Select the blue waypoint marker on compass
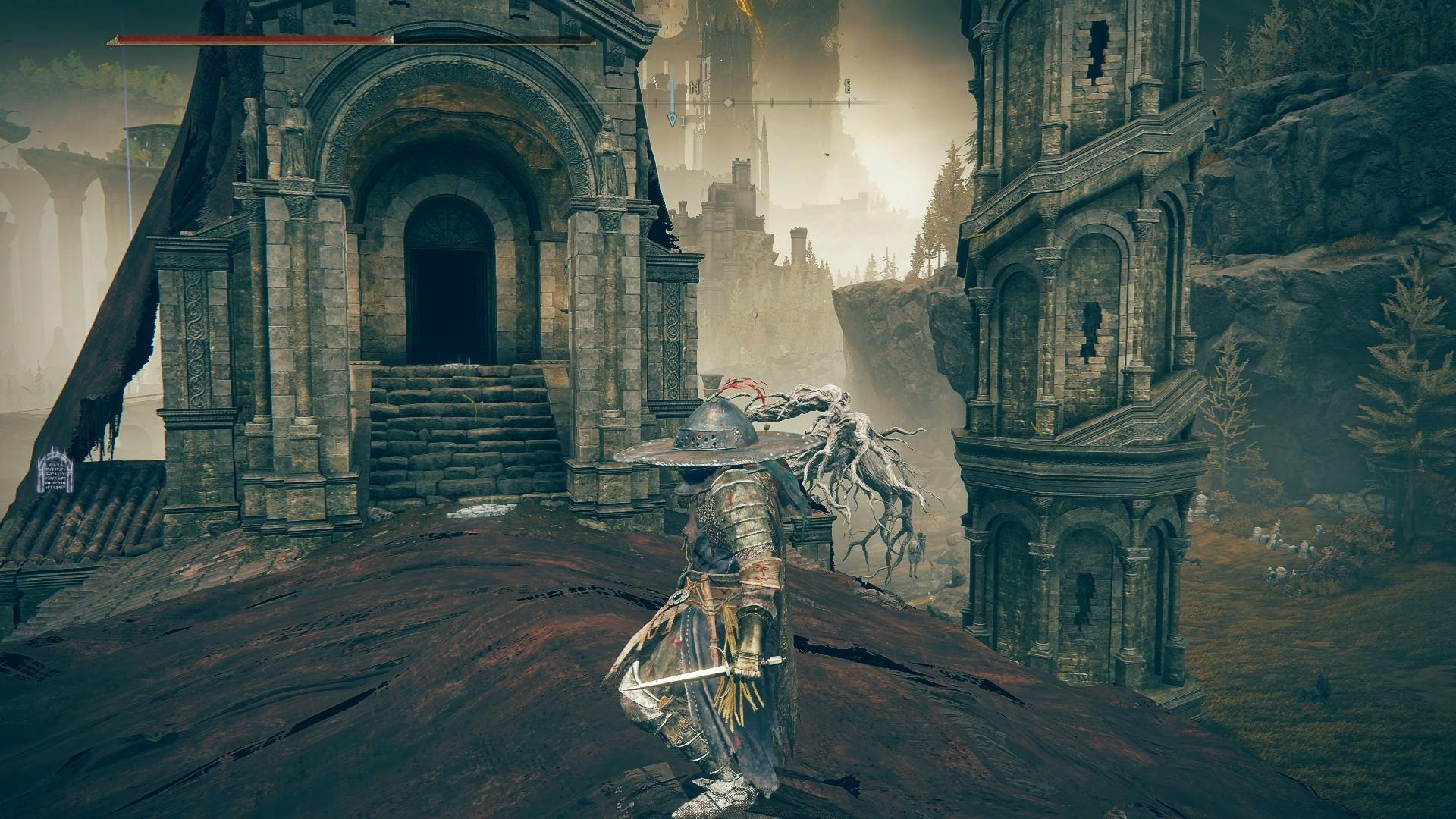The height and width of the screenshot is (819, 1456). pyautogui.click(x=672, y=118)
